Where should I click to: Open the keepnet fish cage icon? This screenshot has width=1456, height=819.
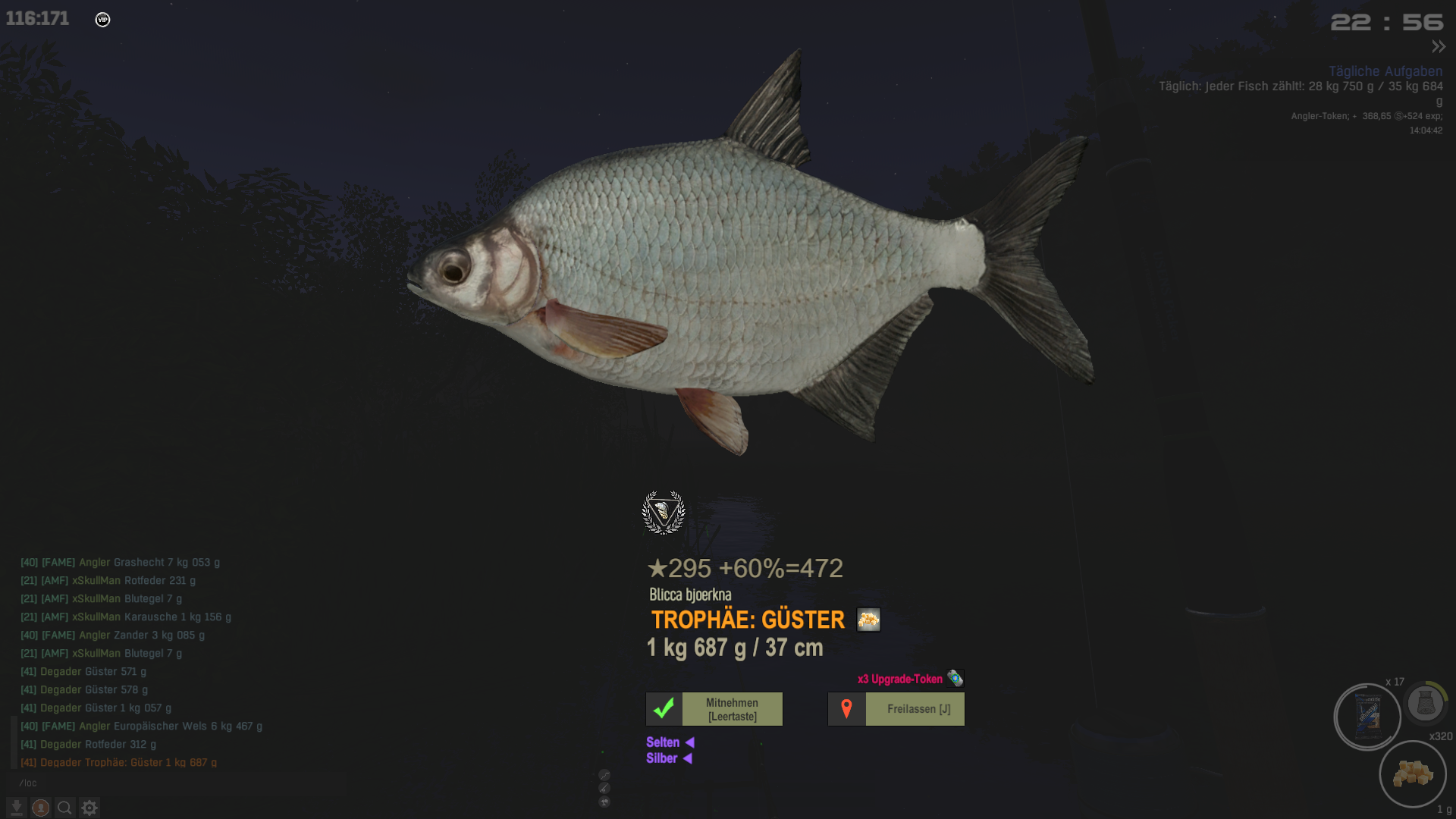[x=1425, y=703]
